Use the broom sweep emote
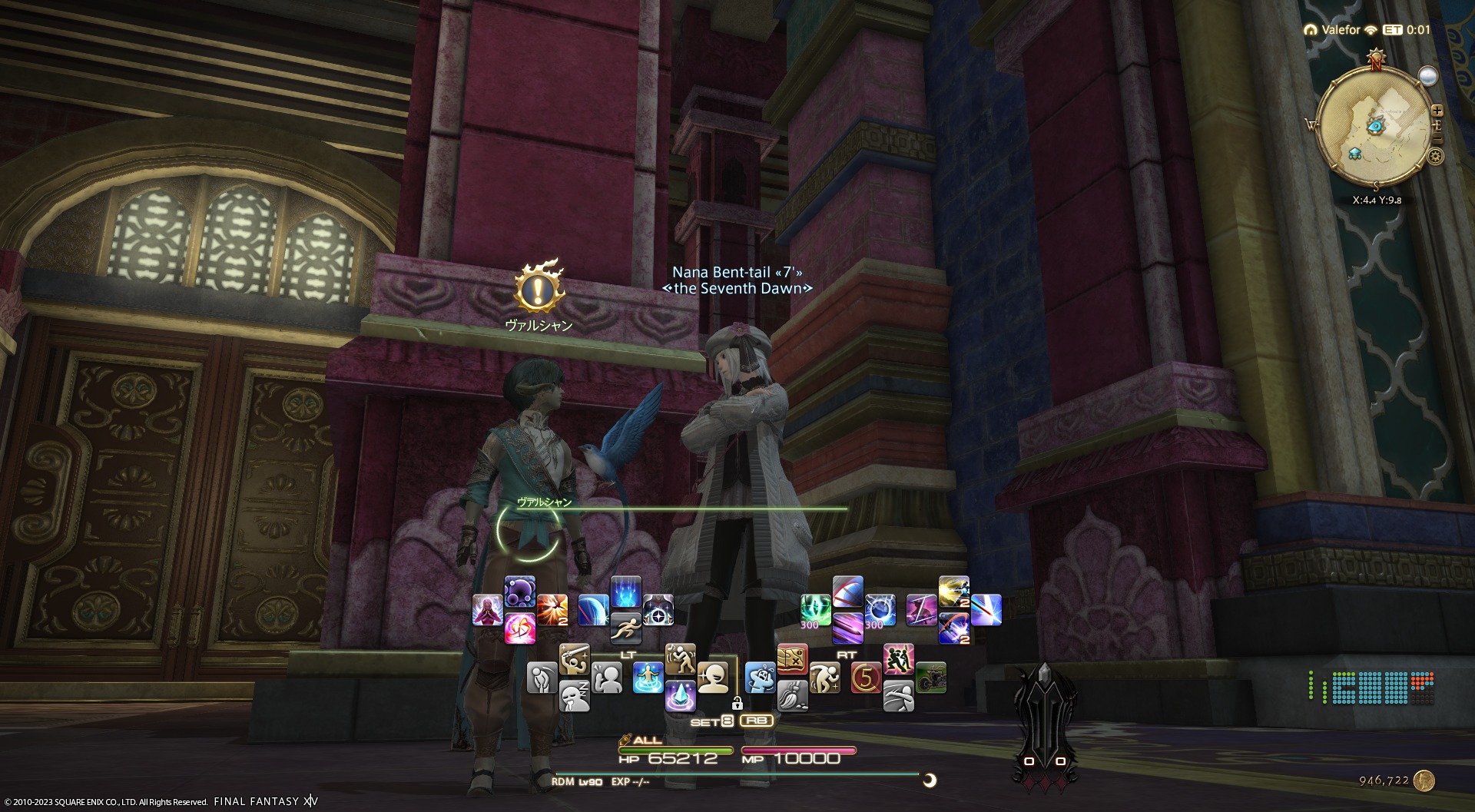The image size is (1475, 812). pos(792,695)
